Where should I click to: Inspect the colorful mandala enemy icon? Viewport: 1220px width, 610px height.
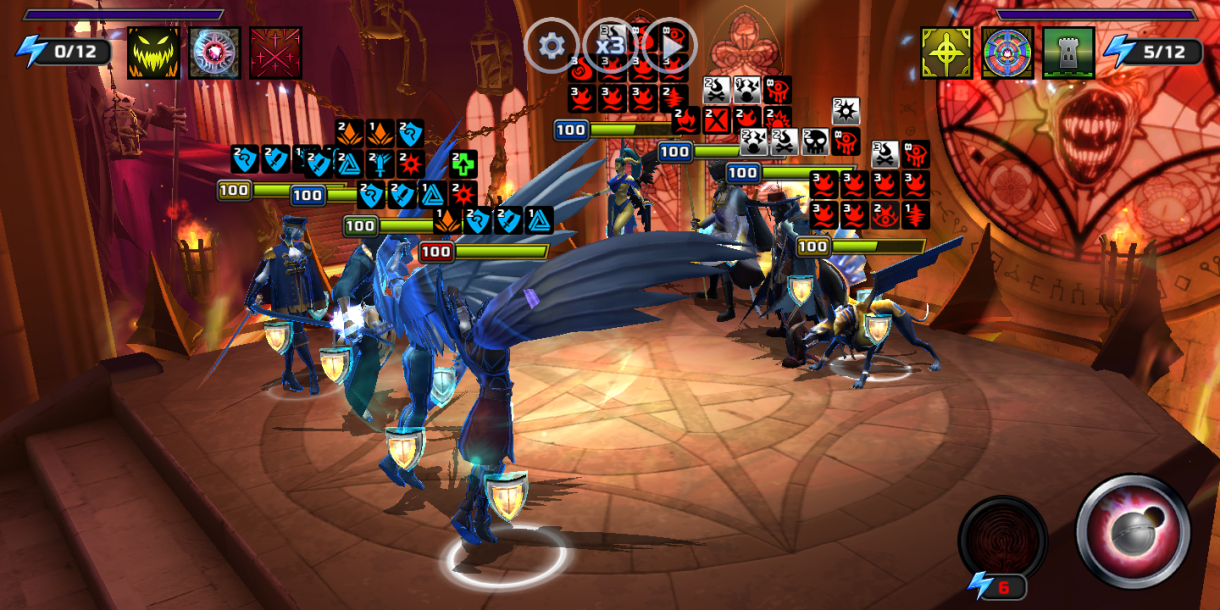[x=1007, y=52]
